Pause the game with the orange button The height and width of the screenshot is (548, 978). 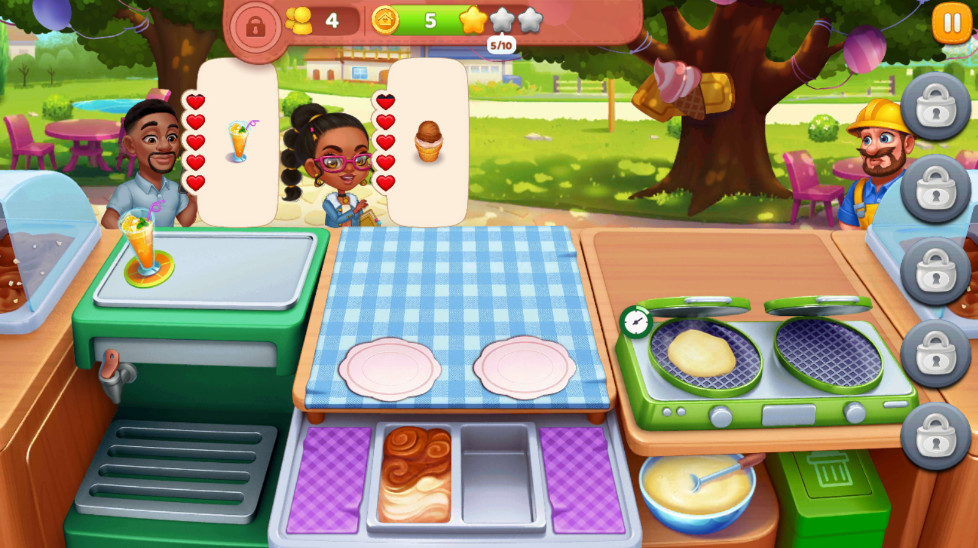click(951, 23)
